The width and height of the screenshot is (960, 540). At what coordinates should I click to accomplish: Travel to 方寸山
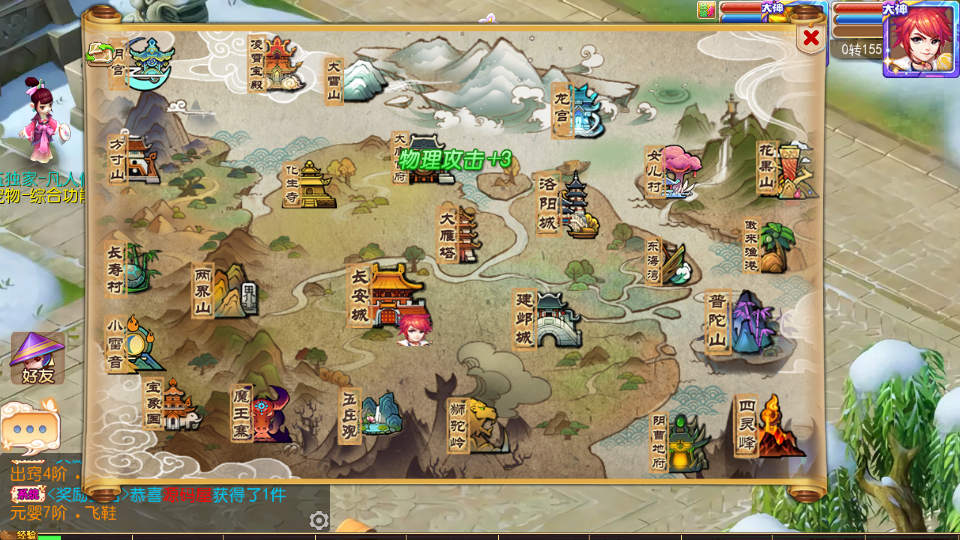click(x=137, y=160)
